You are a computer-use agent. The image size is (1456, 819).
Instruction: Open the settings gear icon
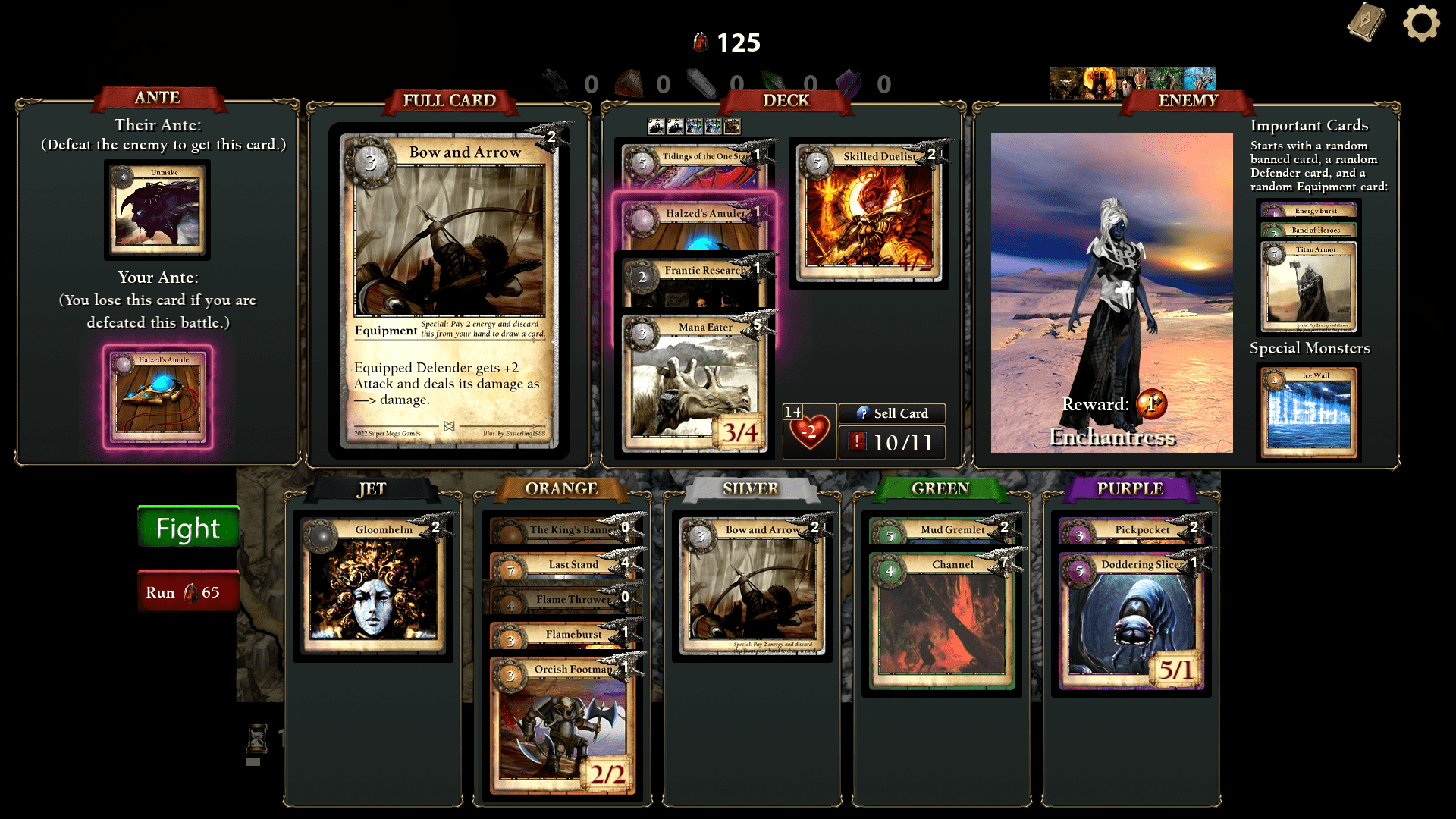(1421, 24)
